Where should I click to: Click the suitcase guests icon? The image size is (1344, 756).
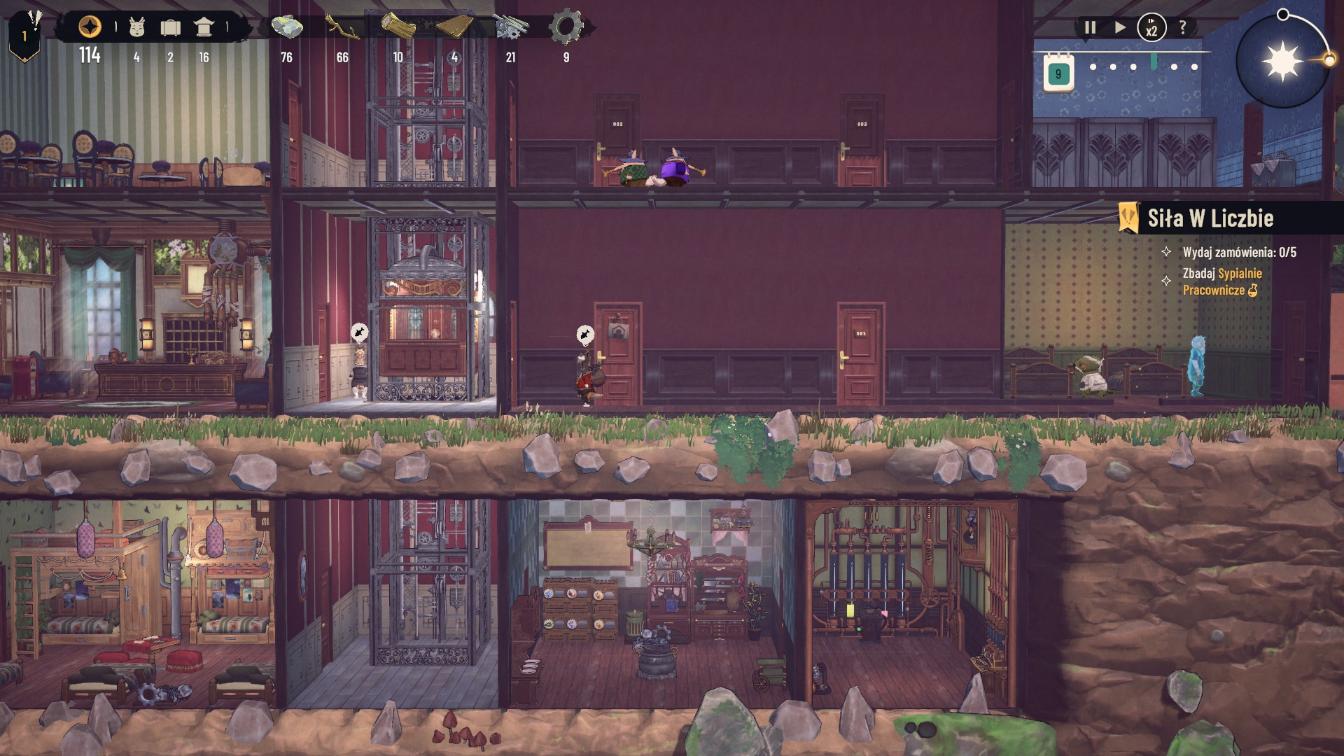[x=170, y=27]
